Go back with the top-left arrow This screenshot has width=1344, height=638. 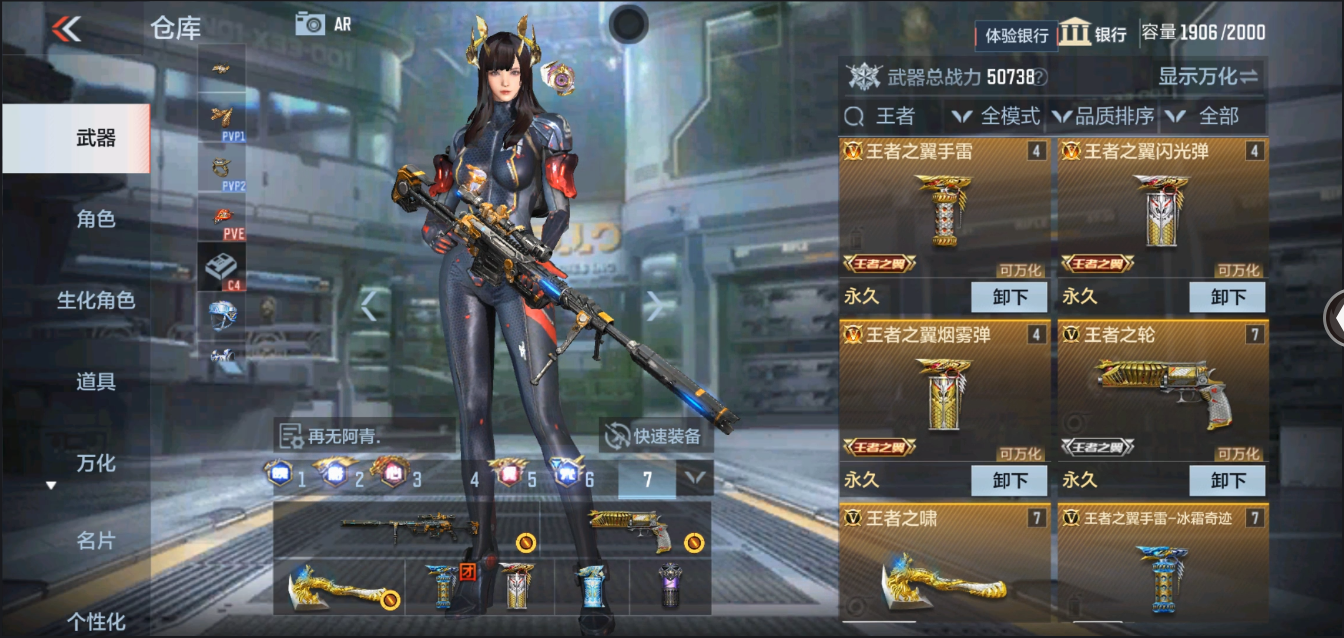(66, 28)
